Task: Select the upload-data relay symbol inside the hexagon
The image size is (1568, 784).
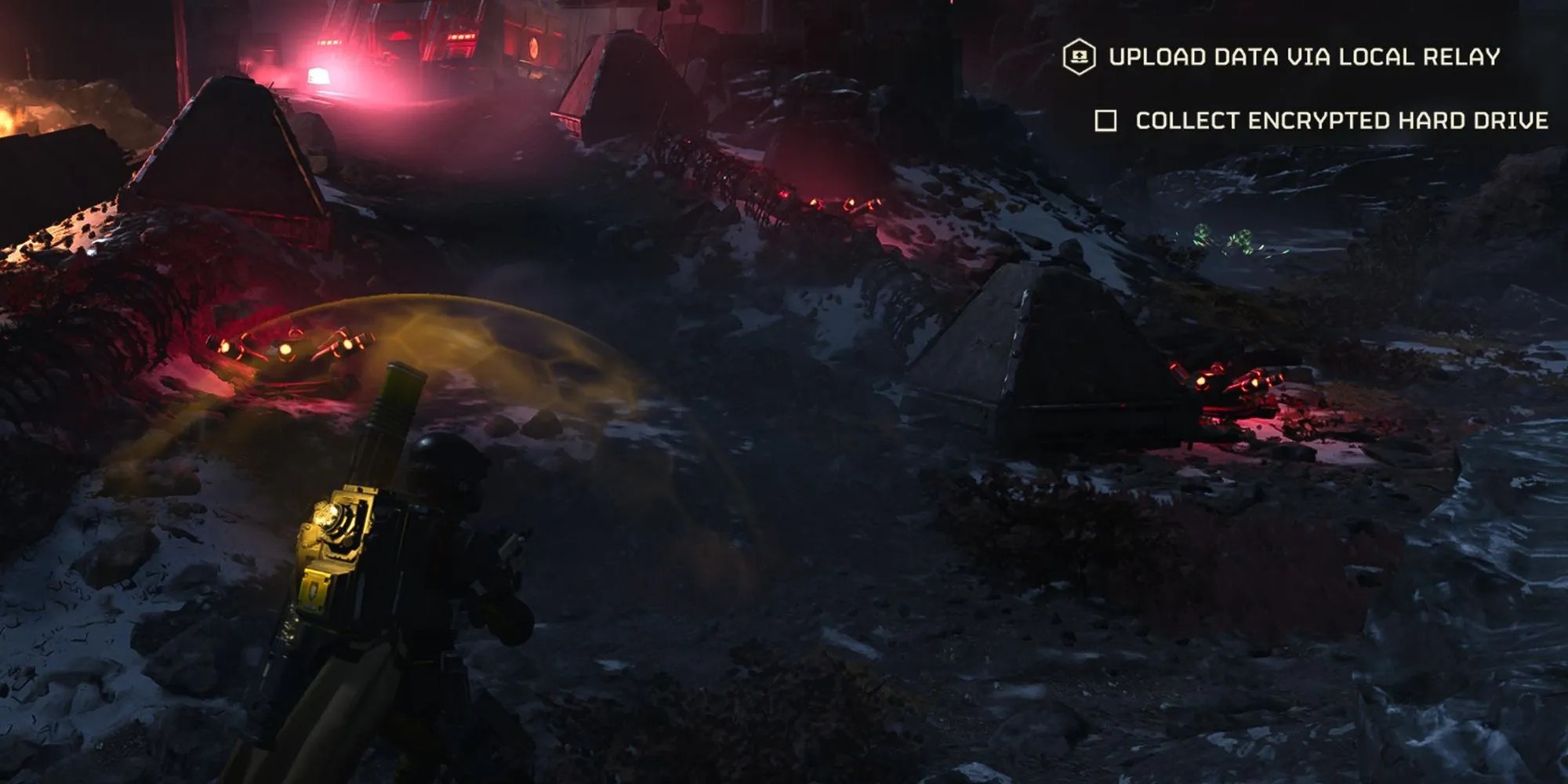Action: pyautogui.click(x=1080, y=56)
